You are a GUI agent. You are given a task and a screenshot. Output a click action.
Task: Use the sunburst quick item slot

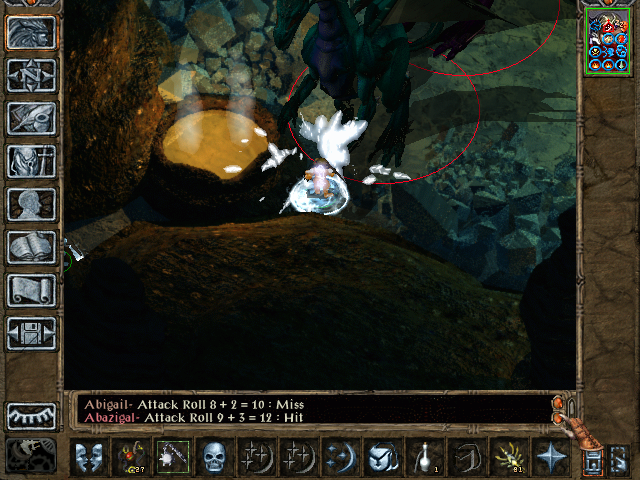507,457
